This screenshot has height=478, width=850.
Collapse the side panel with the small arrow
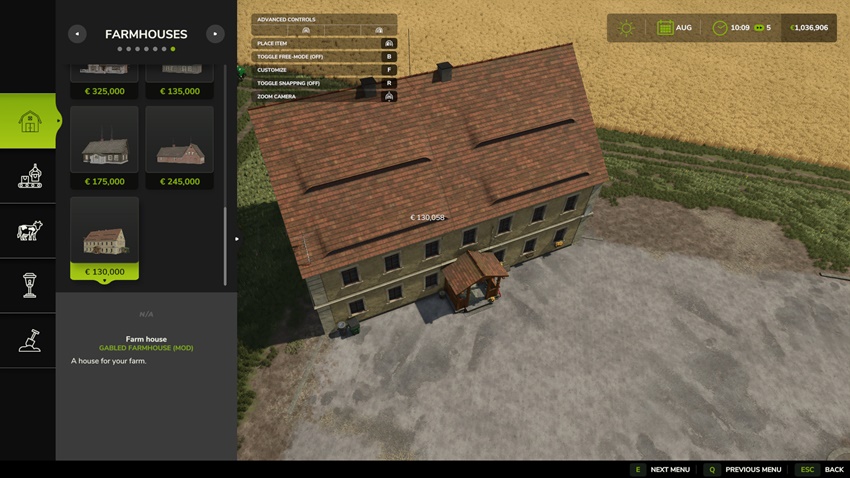(x=237, y=239)
